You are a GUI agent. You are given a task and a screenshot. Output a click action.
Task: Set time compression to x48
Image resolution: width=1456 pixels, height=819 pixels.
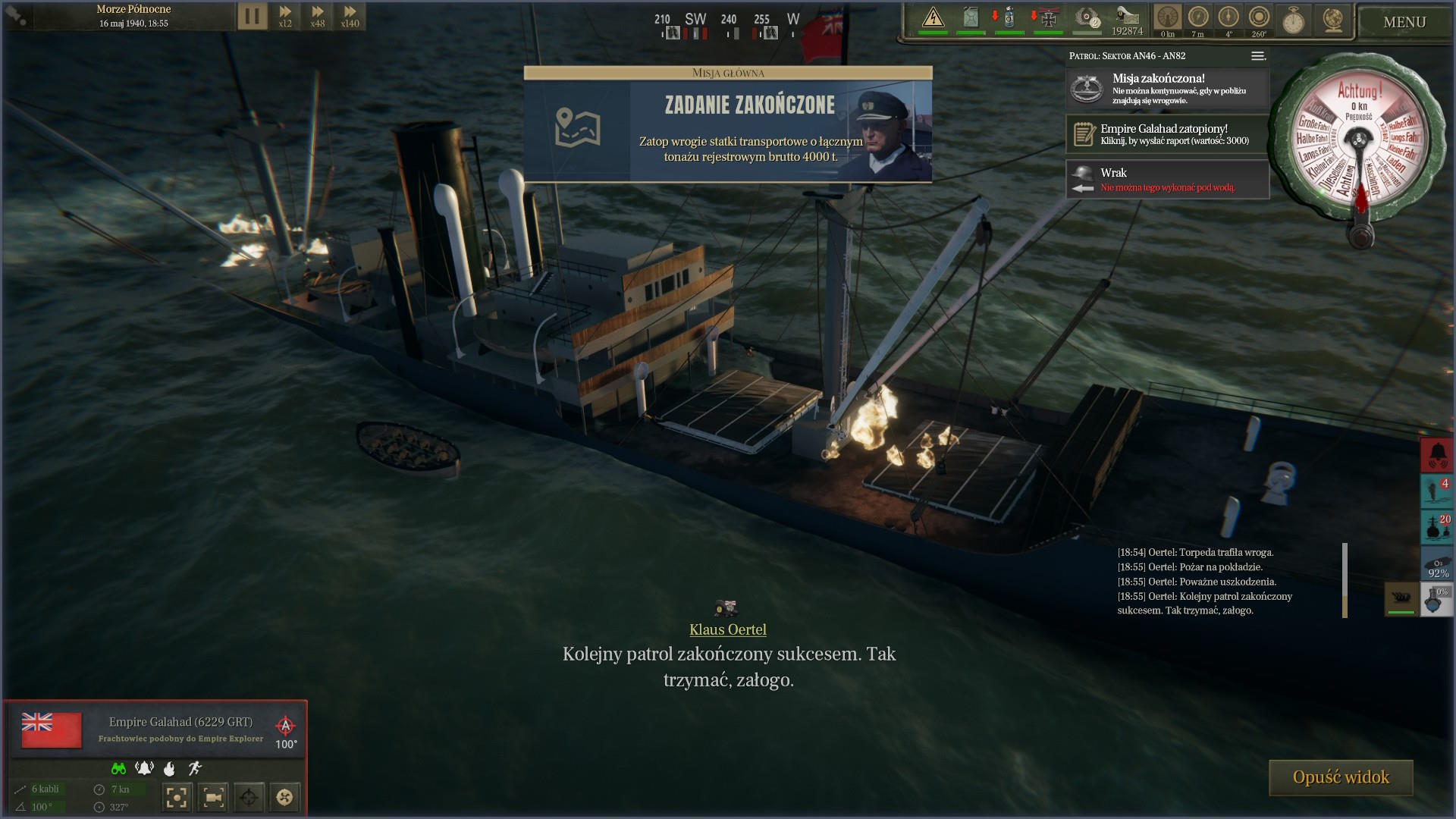pyautogui.click(x=318, y=16)
